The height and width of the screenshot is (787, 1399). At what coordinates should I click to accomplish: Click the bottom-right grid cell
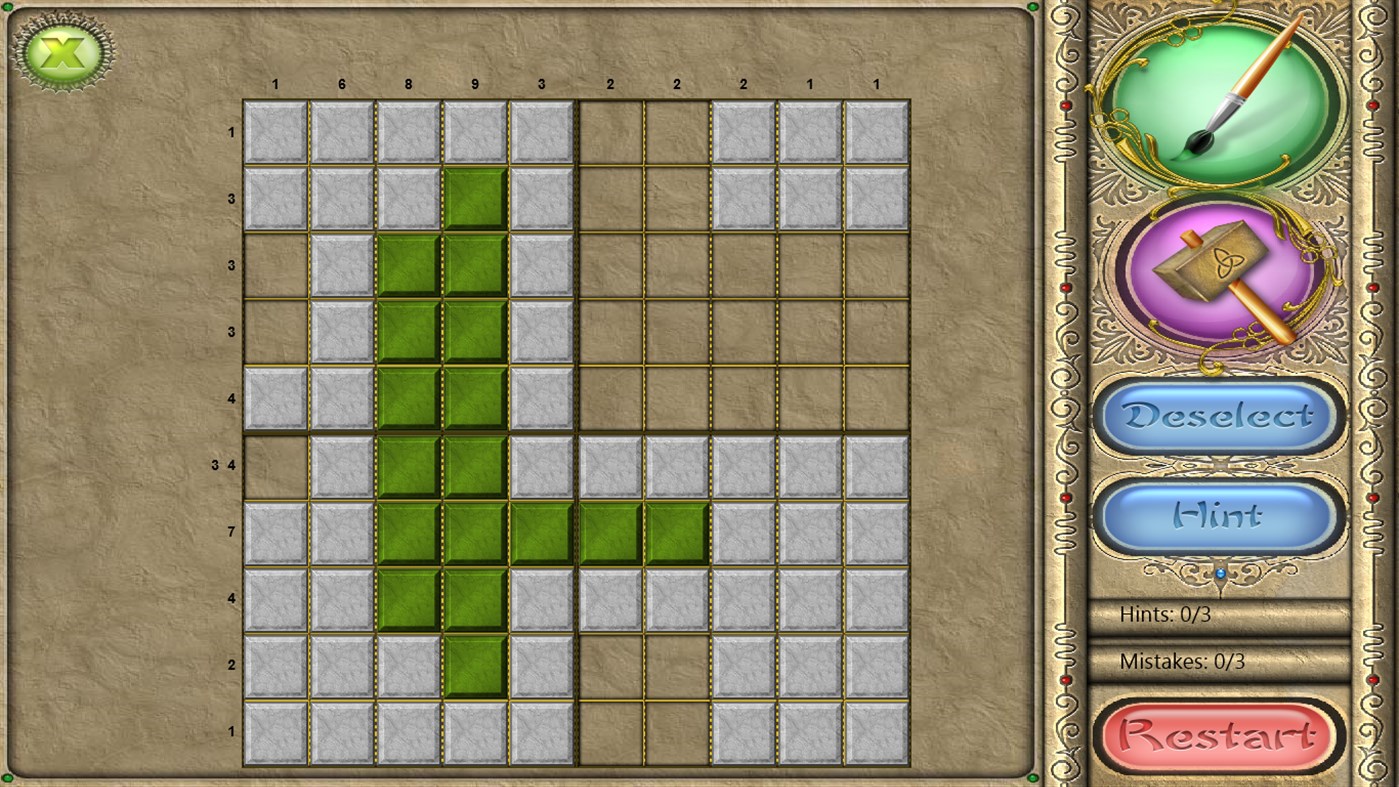[x=876, y=729]
